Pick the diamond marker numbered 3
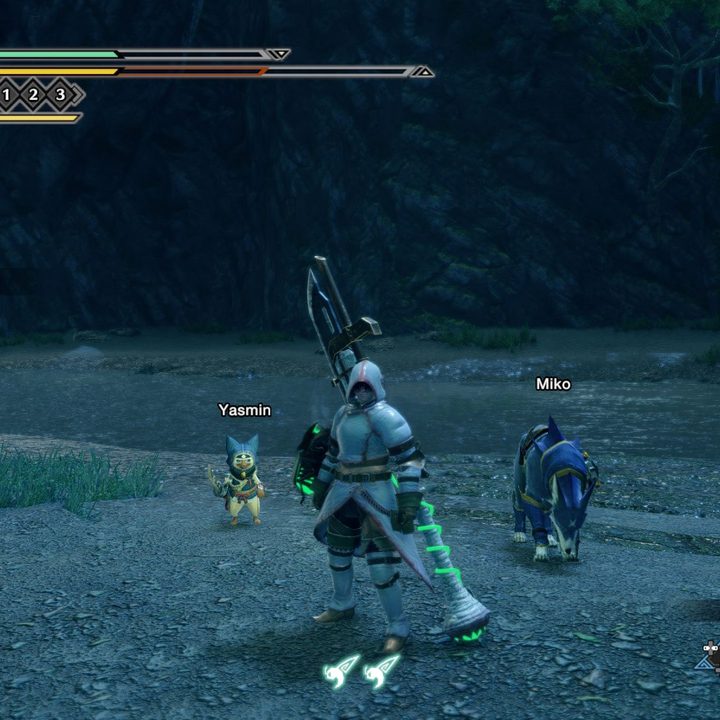720x720 pixels. [60, 95]
